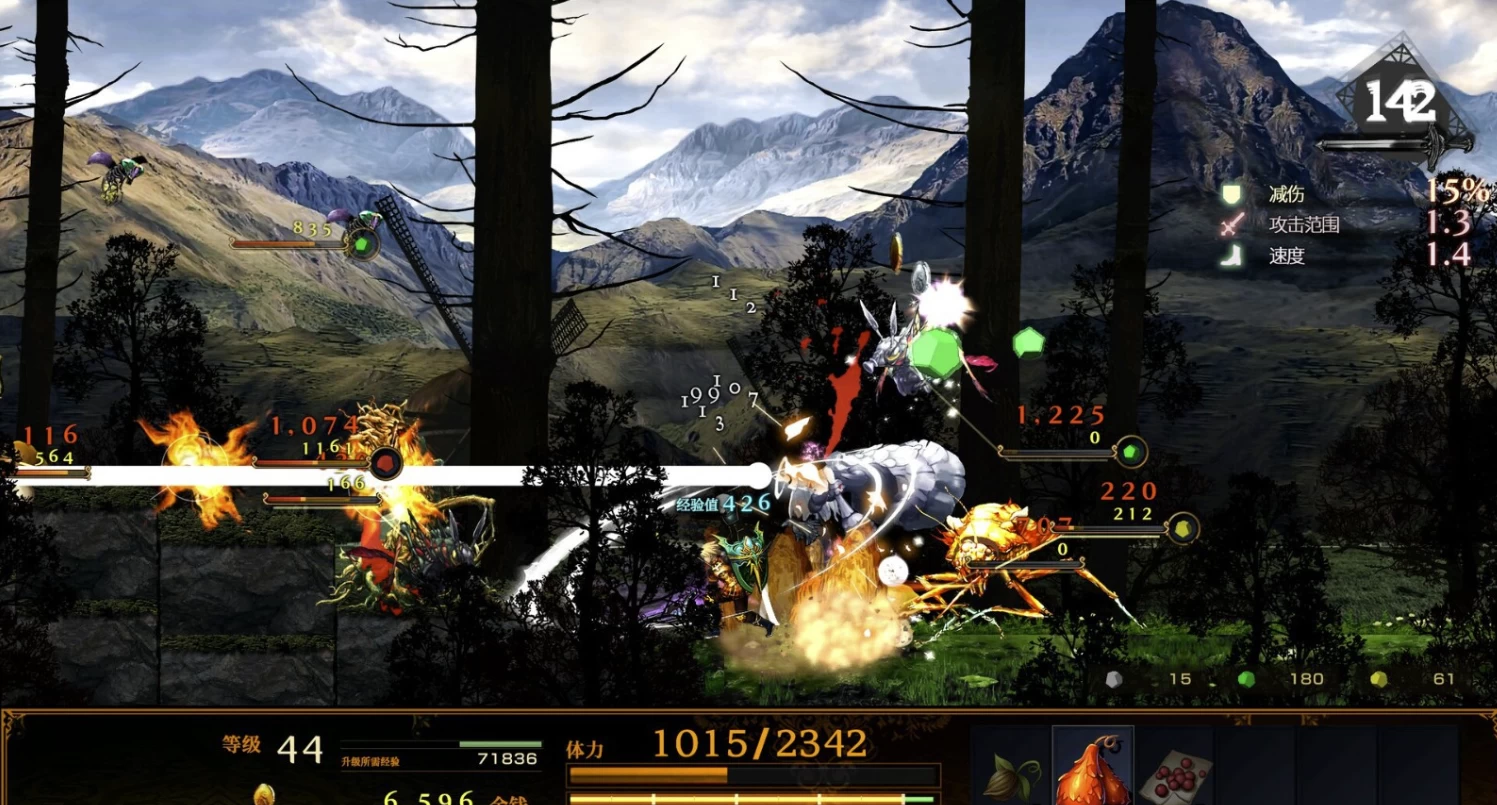This screenshot has height=805, width=1497.
Task: Click the gold coin money icon
Action: [x=264, y=795]
